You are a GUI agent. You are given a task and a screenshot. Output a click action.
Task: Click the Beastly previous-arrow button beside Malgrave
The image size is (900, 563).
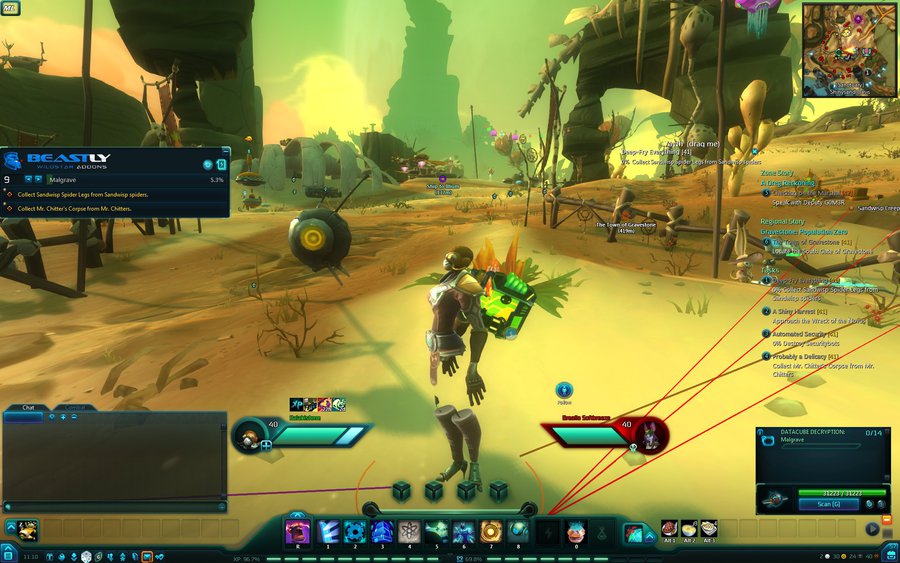click(28, 179)
